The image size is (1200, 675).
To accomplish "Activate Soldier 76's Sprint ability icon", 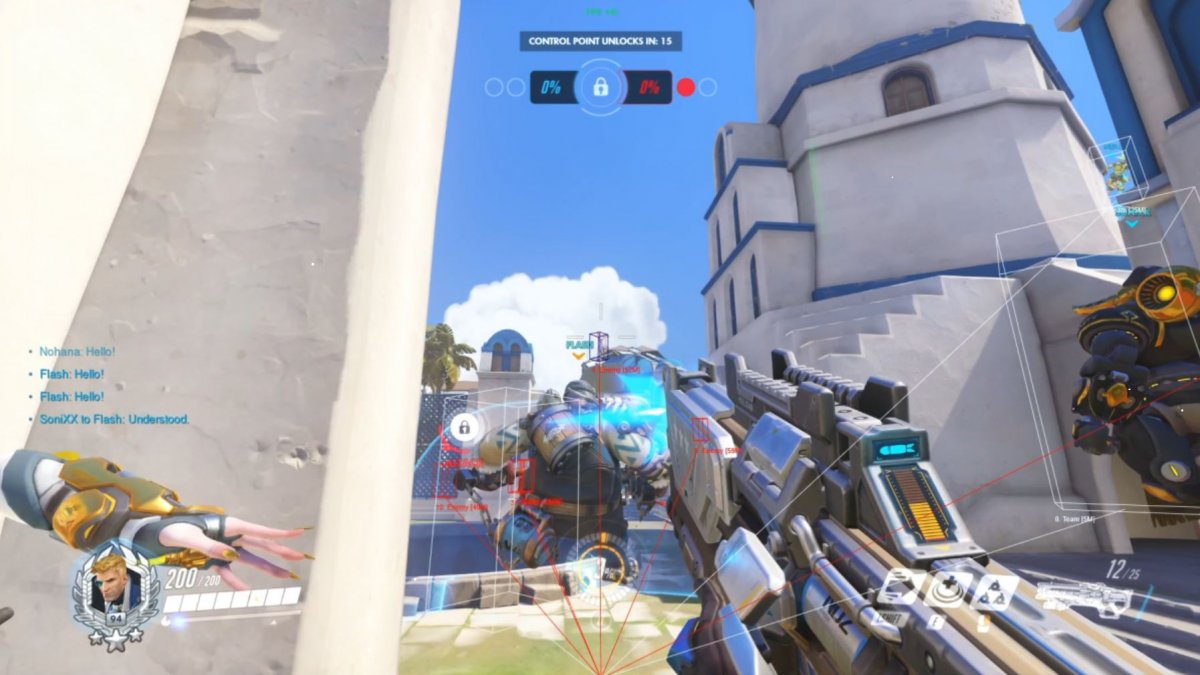I will click(897, 587).
